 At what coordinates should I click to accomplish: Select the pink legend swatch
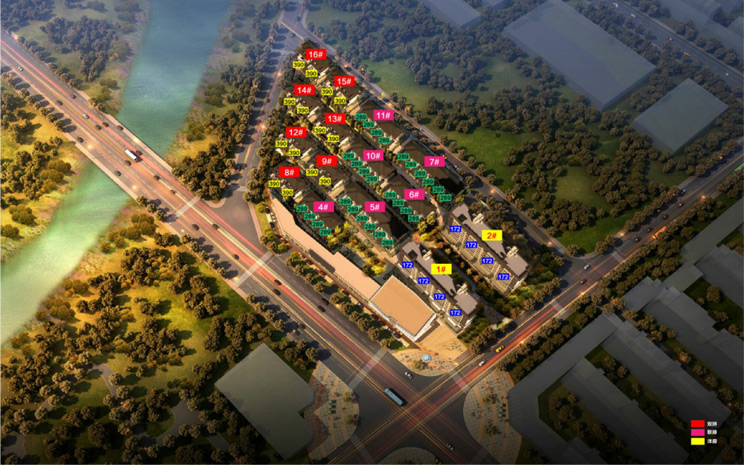pos(697,432)
